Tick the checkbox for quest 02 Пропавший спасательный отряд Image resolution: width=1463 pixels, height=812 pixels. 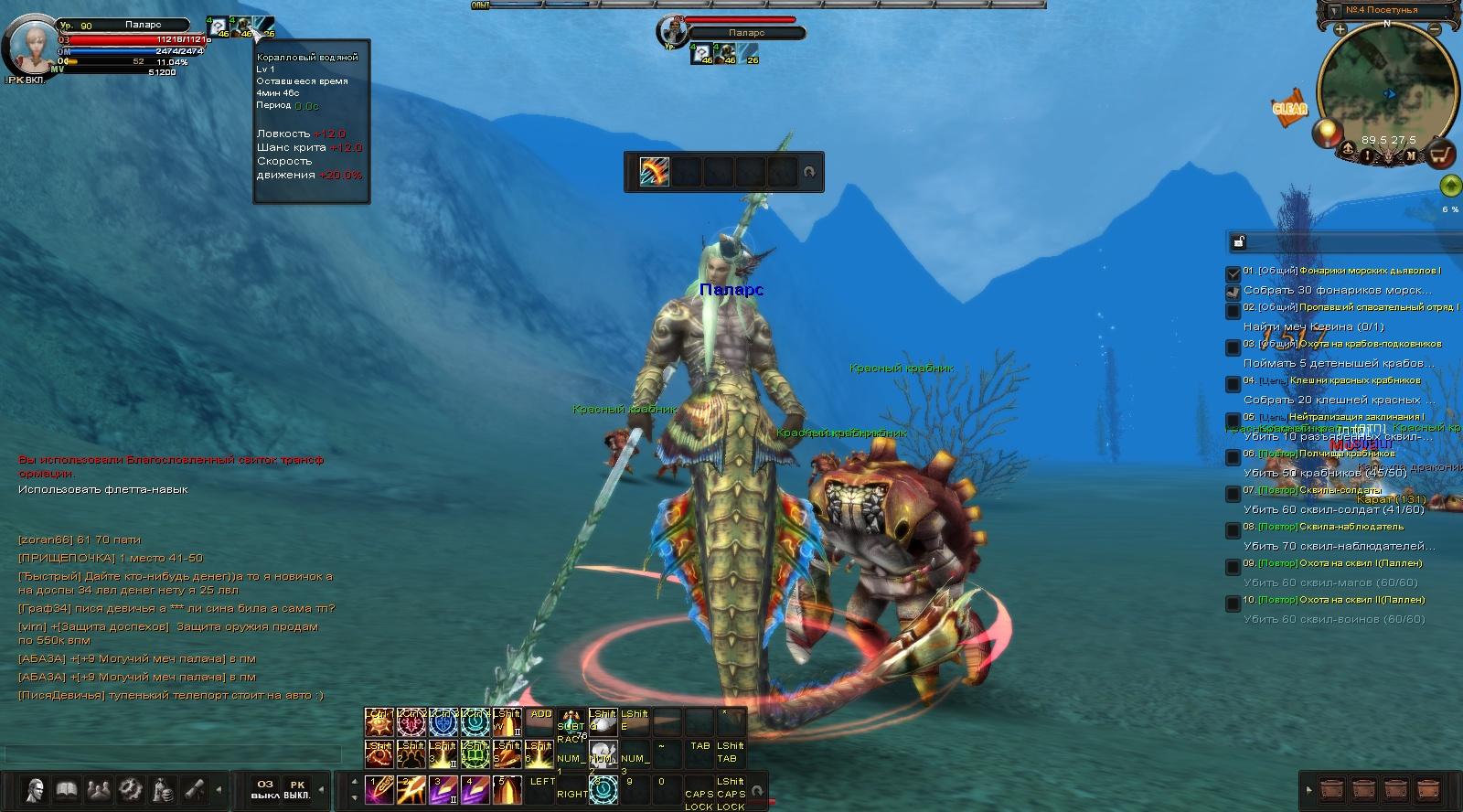pos(1233,311)
